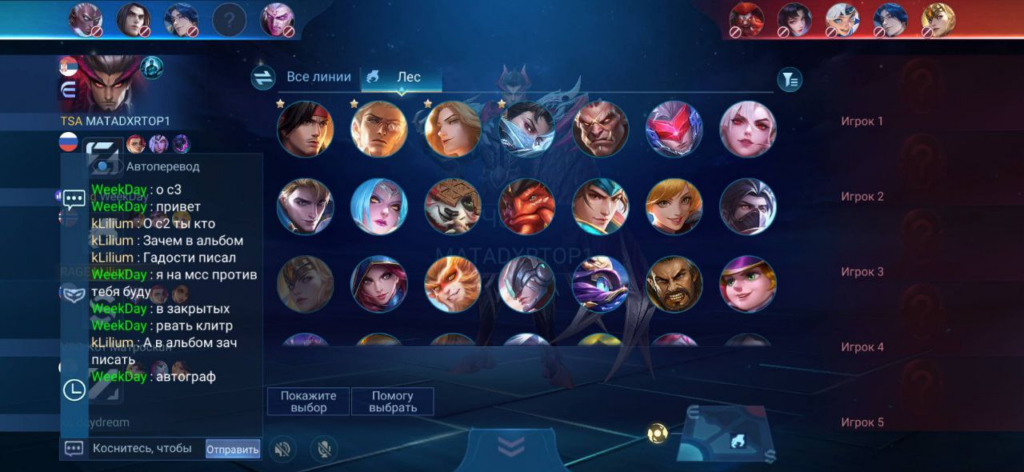Switch to the "Все линии" tab

tap(319, 77)
